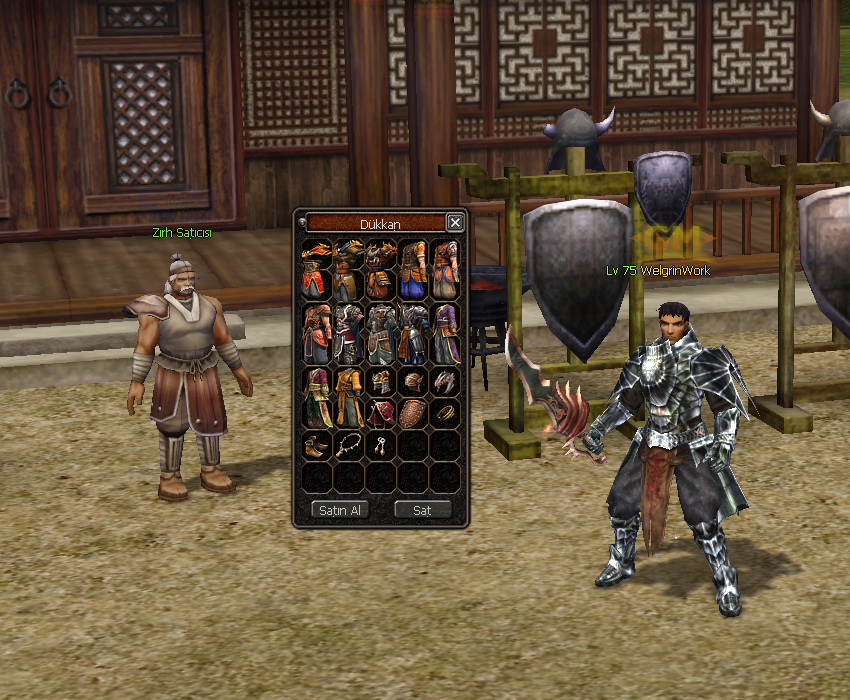Pick the purple robe with gold trim

pos(446,334)
